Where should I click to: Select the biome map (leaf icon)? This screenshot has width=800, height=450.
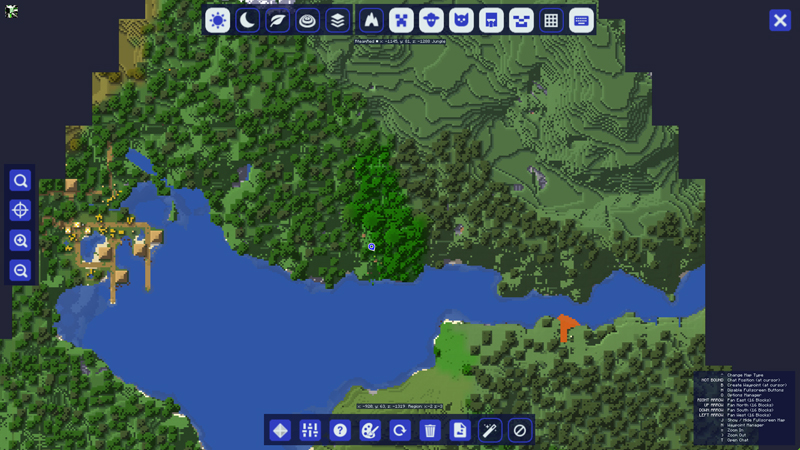coord(278,20)
